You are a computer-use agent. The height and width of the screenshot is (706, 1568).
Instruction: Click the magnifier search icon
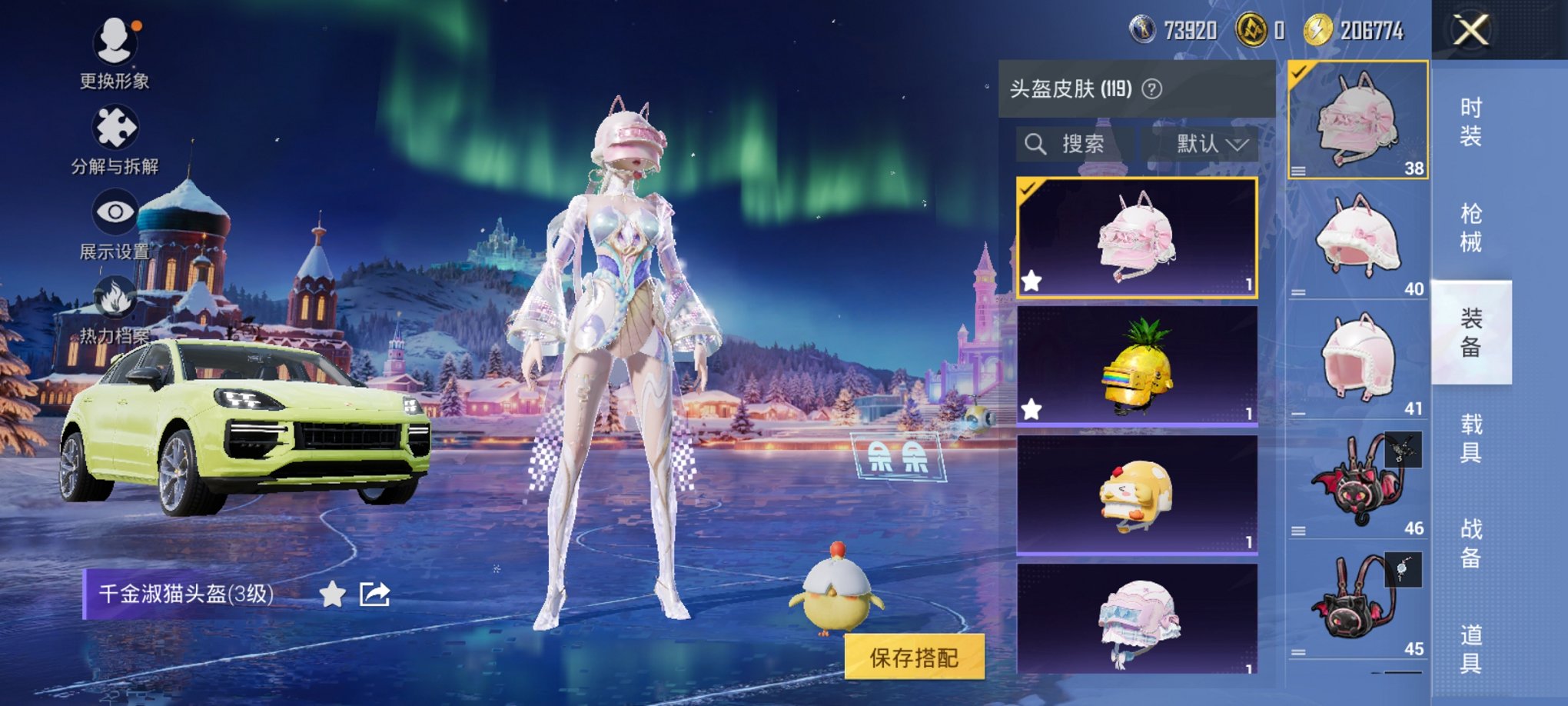1035,144
